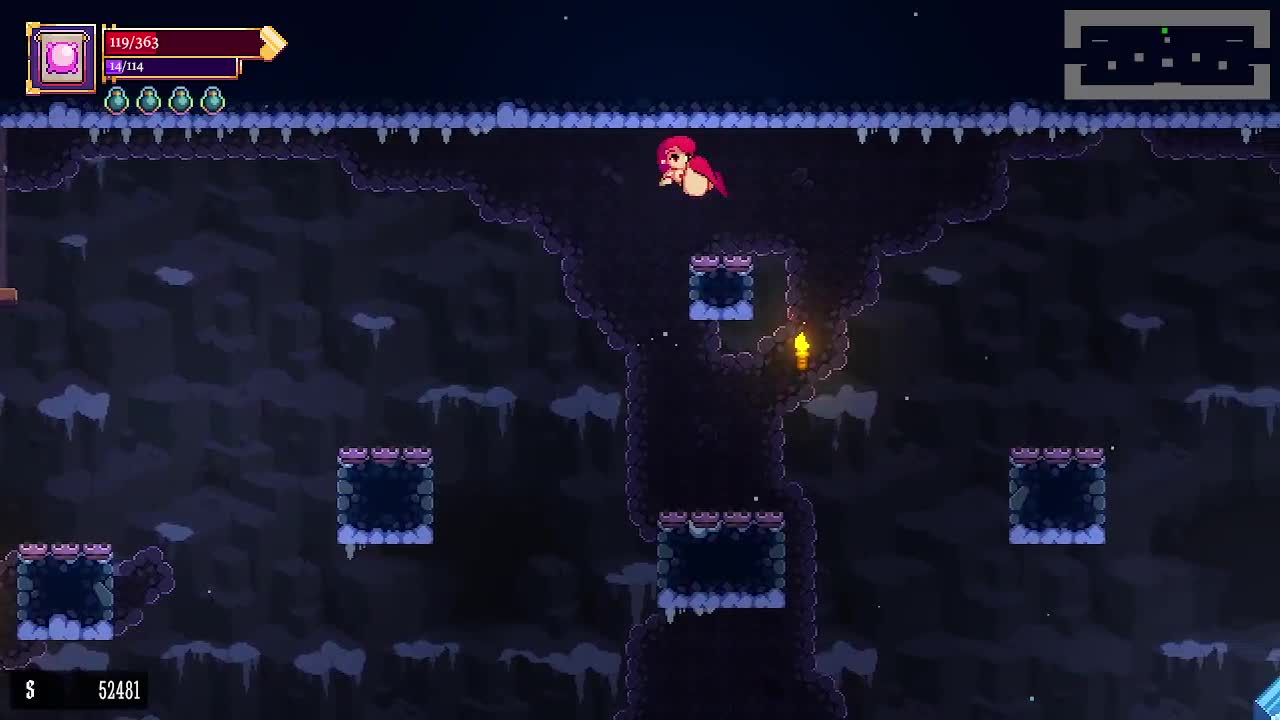This screenshot has height=720, width=1280.
Task: Open the room minimap
Action: click(1166, 55)
